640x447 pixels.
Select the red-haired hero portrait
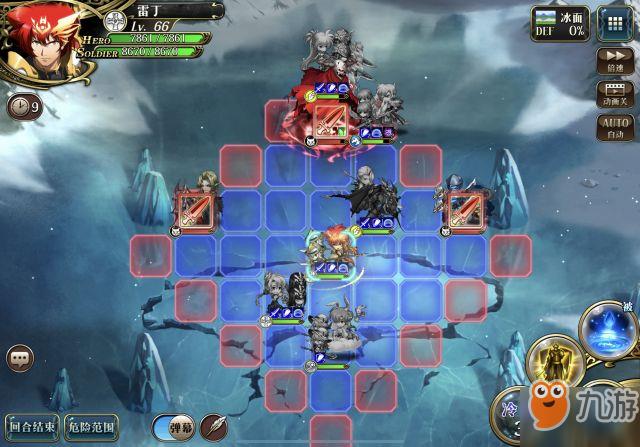pyautogui.click(x=42, y=42)
